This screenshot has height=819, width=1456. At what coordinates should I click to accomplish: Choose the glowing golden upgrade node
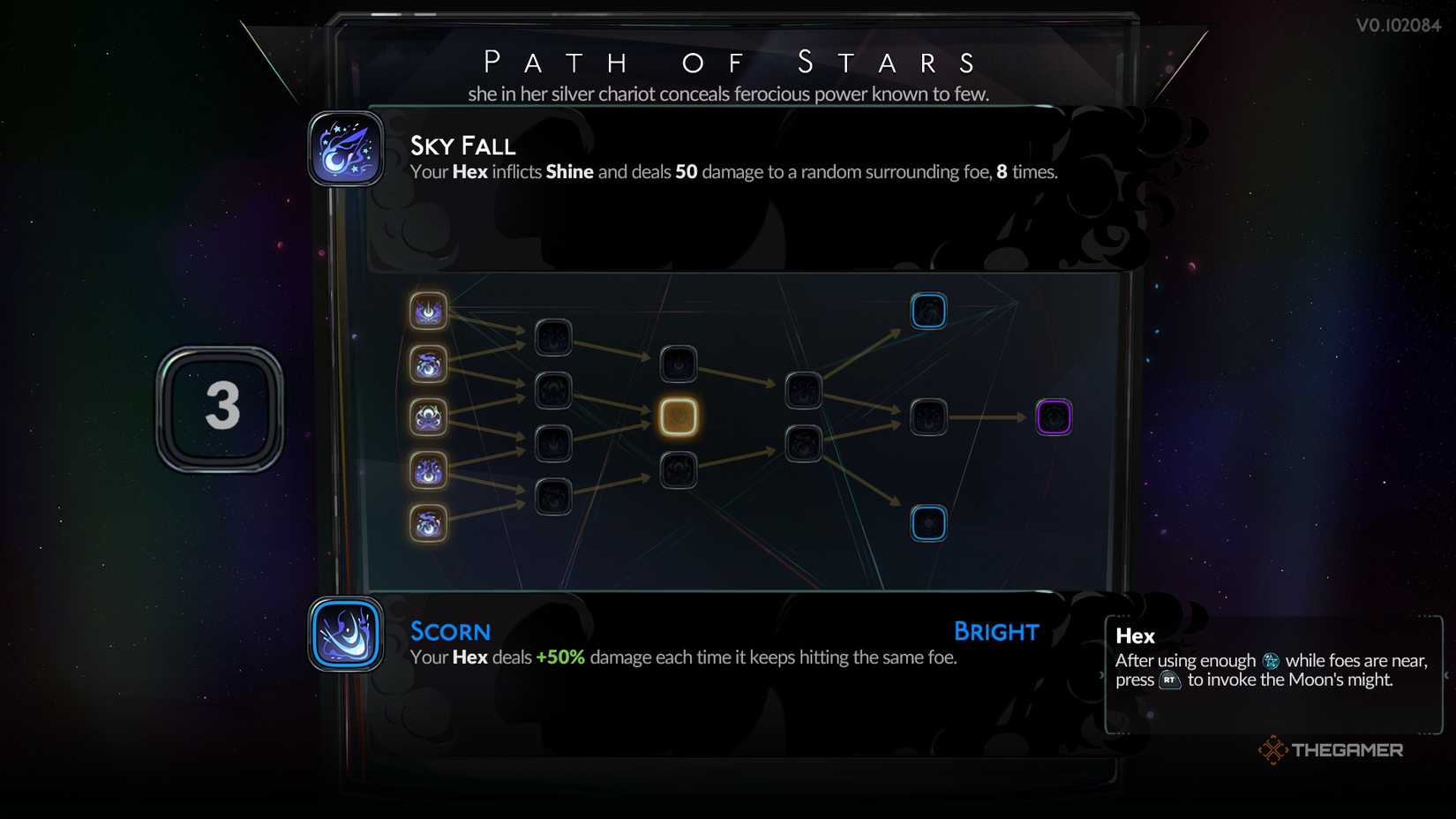(x=679, y=417)
